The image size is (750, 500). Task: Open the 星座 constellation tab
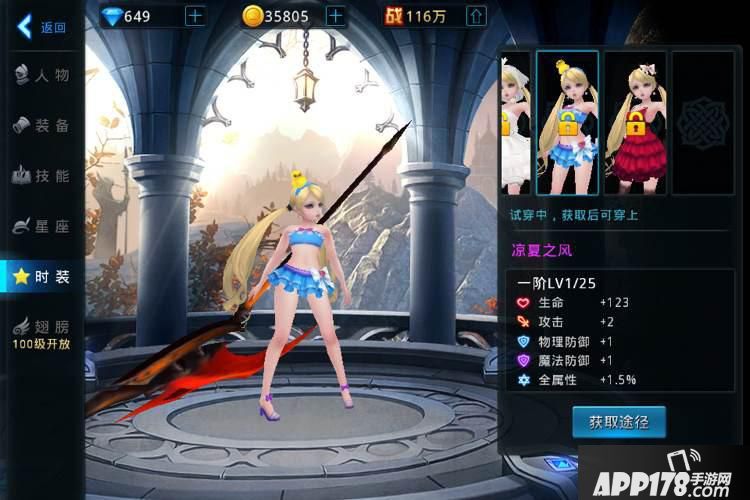(x=42, y=226)
